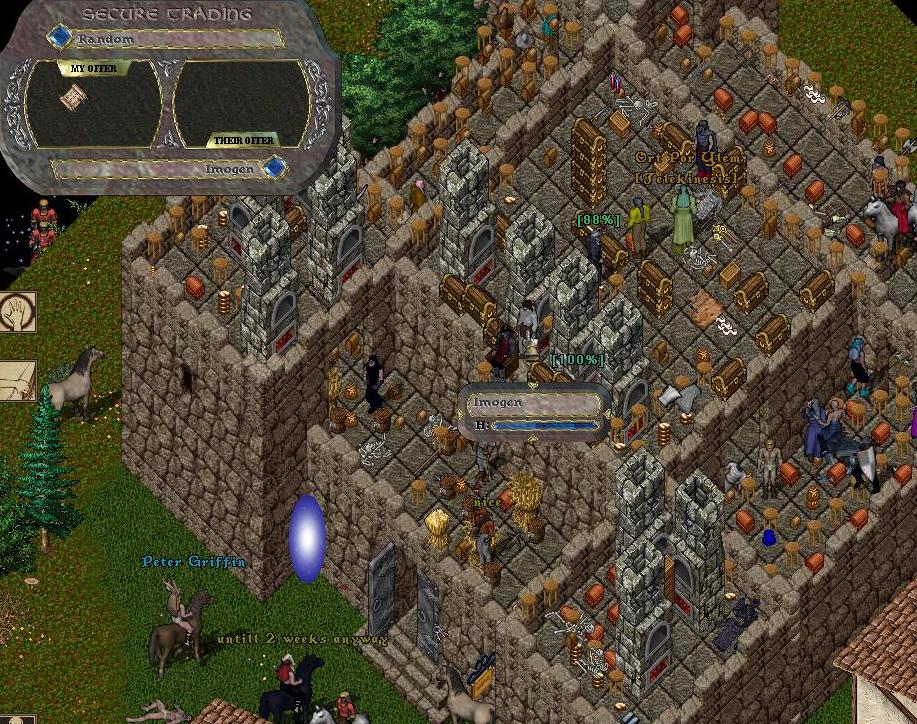Activate the open hand skill icon
917x724 pixels.
pyautogui.click(x=17, y=312)
